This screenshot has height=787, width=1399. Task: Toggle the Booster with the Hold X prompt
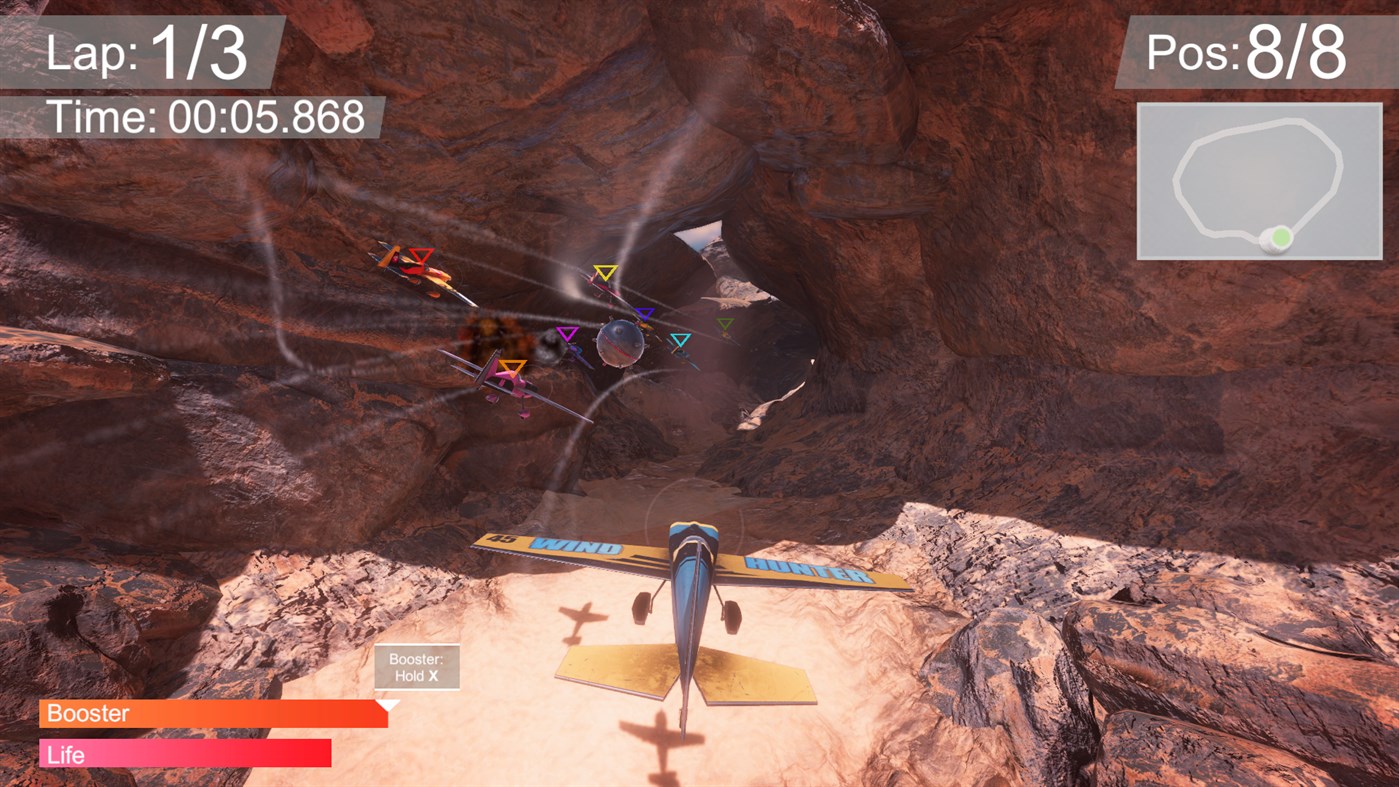pyautogui.click(x=417, y=665)
